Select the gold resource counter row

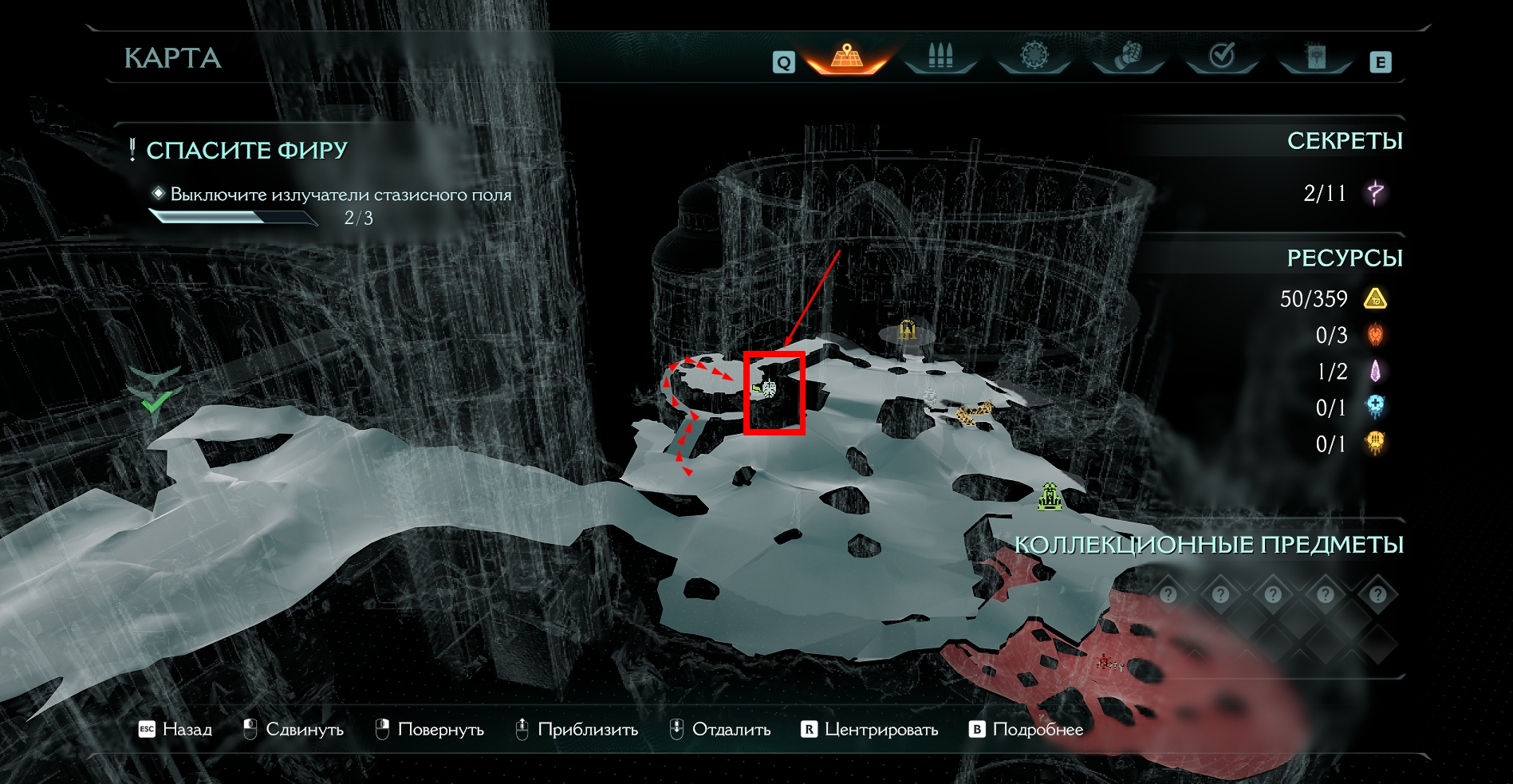1332,299
